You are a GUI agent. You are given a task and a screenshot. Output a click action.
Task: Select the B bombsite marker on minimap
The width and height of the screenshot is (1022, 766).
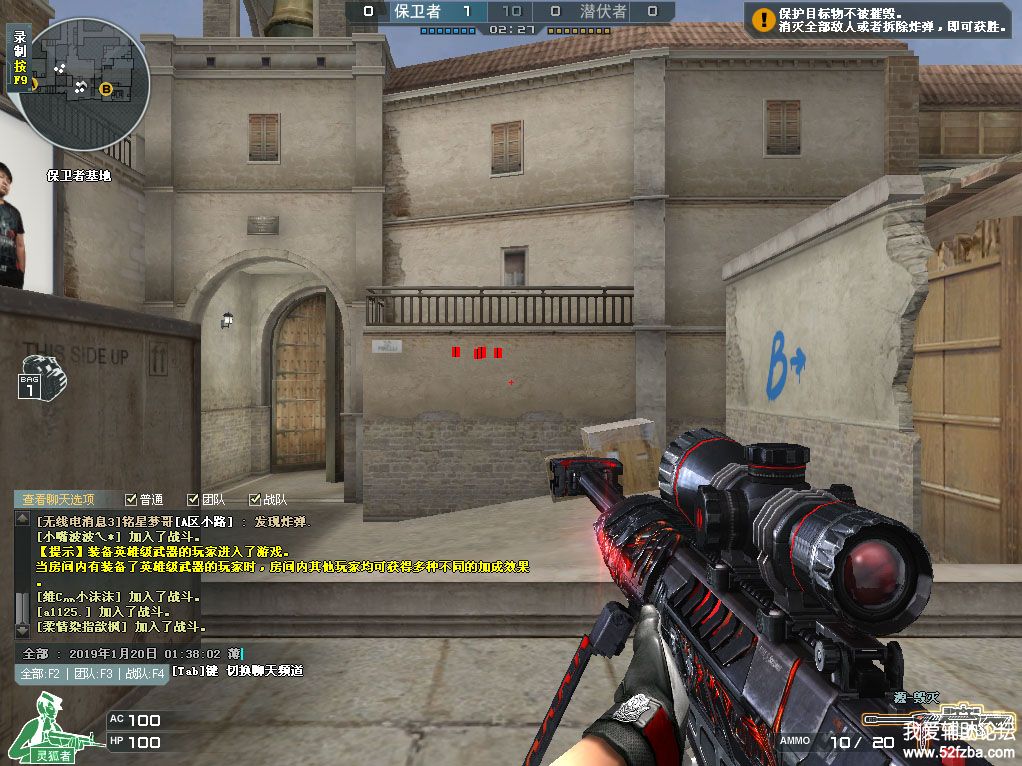pos(106,89)
